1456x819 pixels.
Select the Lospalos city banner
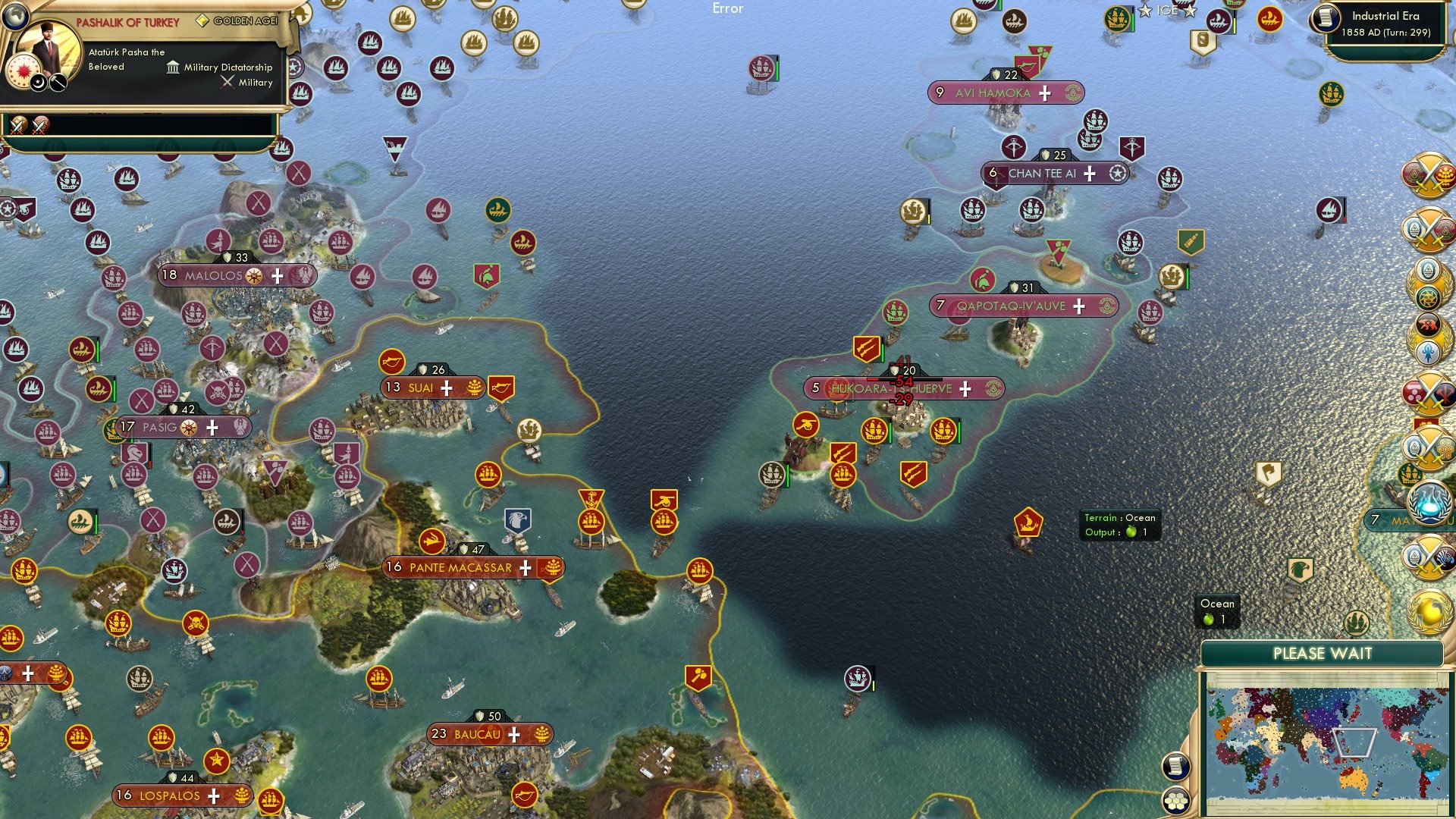(x=168, y=796)
